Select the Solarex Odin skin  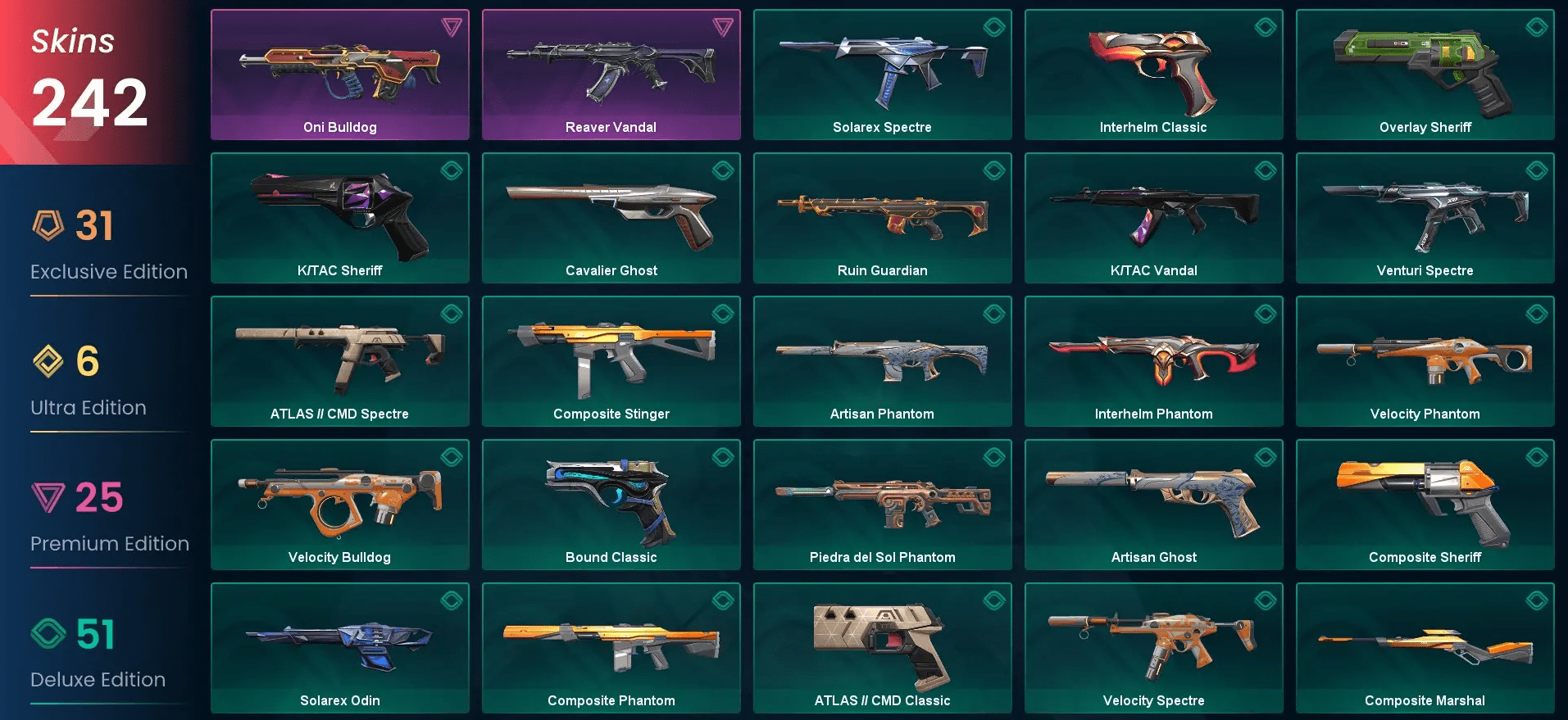click(339, 647)
